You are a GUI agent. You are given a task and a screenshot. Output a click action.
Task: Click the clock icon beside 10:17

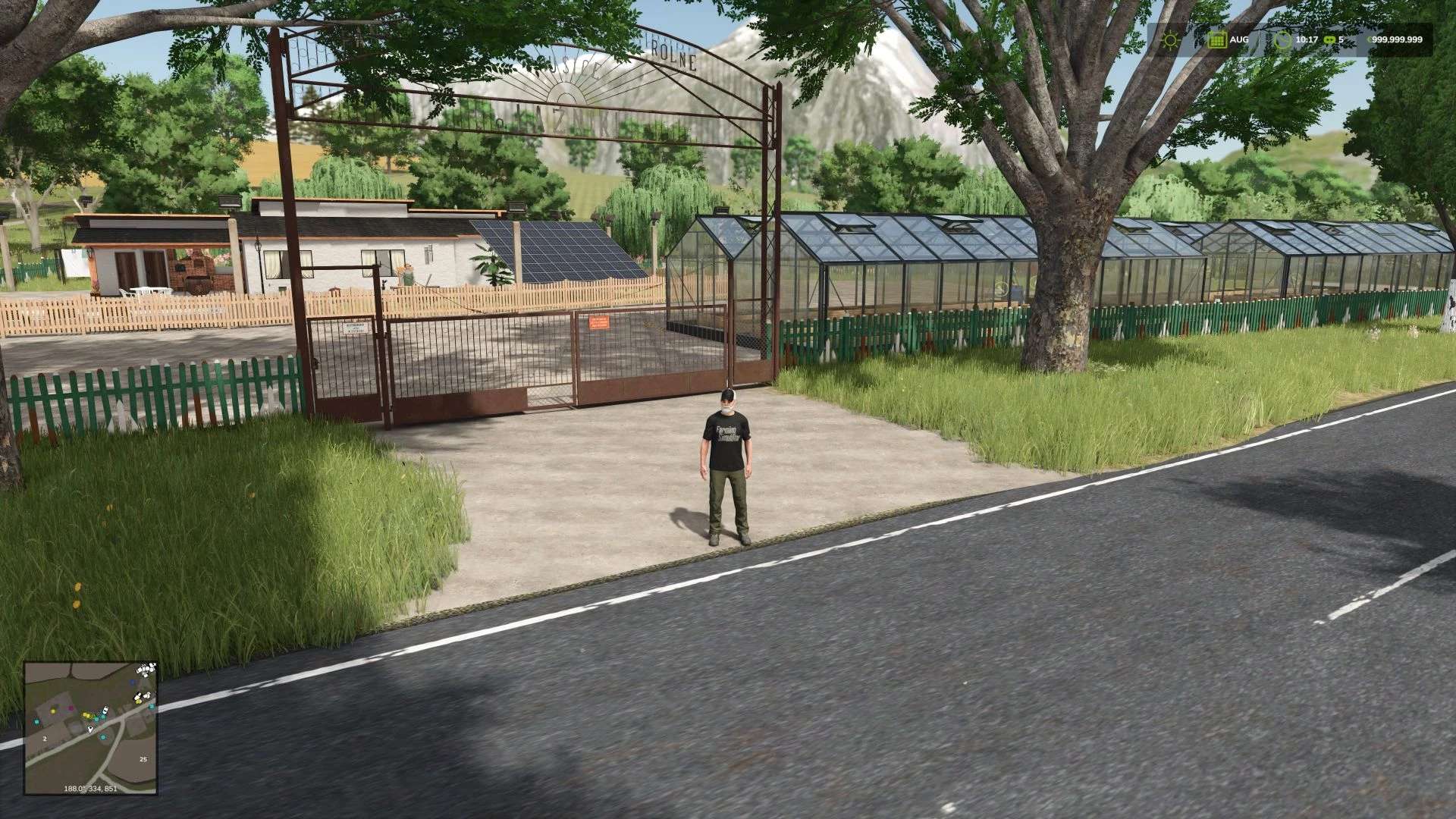click(x=1282, y=40)
